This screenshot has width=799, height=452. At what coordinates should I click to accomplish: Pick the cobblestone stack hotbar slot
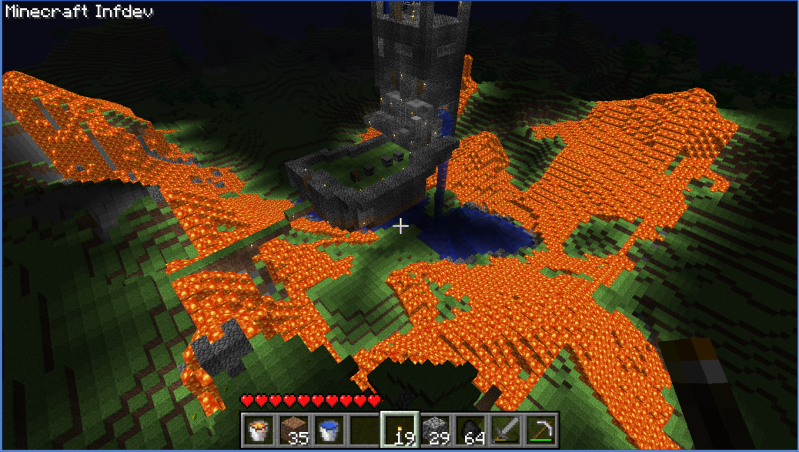tap(435, 430)
